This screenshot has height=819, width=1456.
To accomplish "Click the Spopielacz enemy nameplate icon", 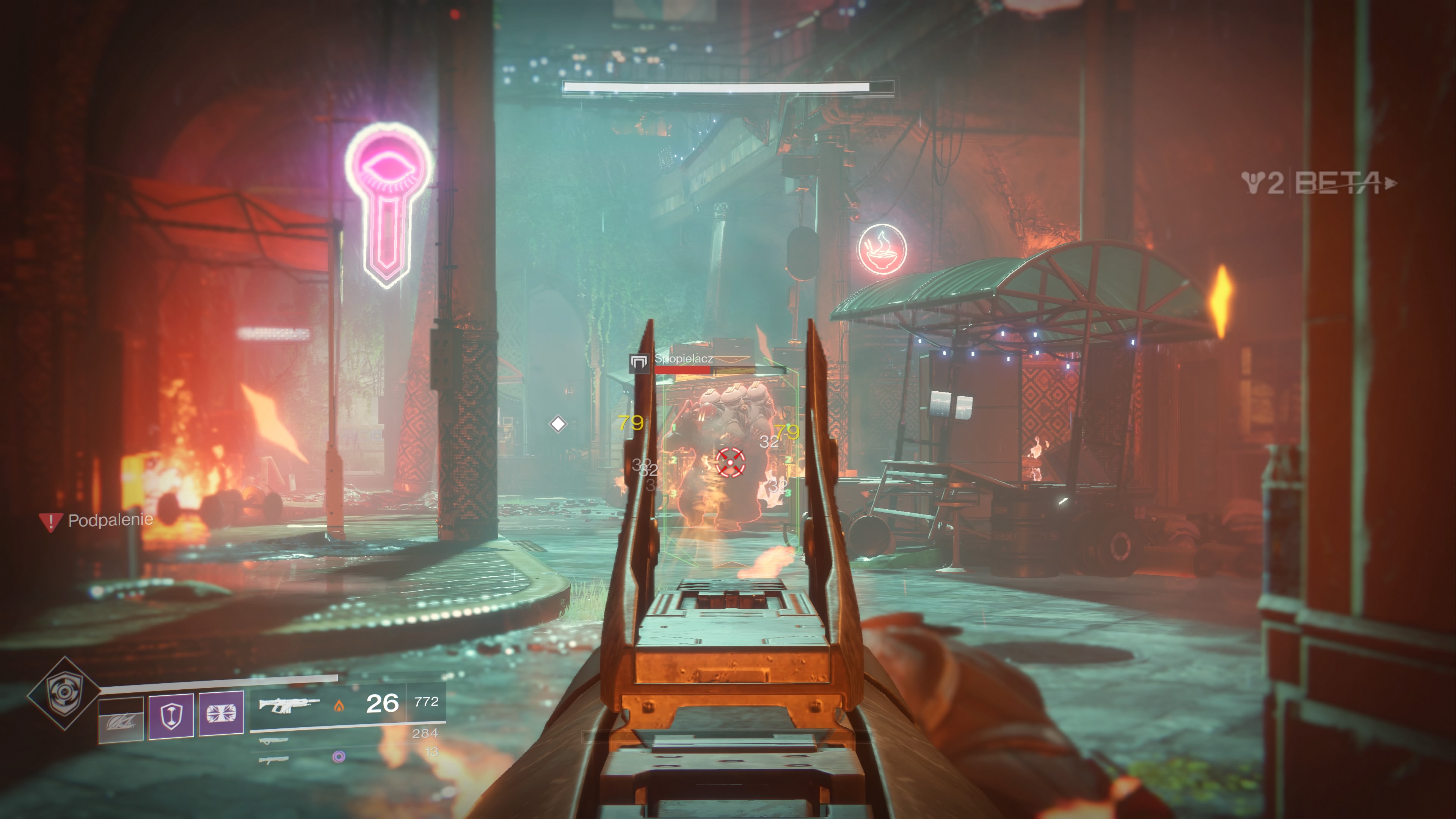I will pos(639,362).
